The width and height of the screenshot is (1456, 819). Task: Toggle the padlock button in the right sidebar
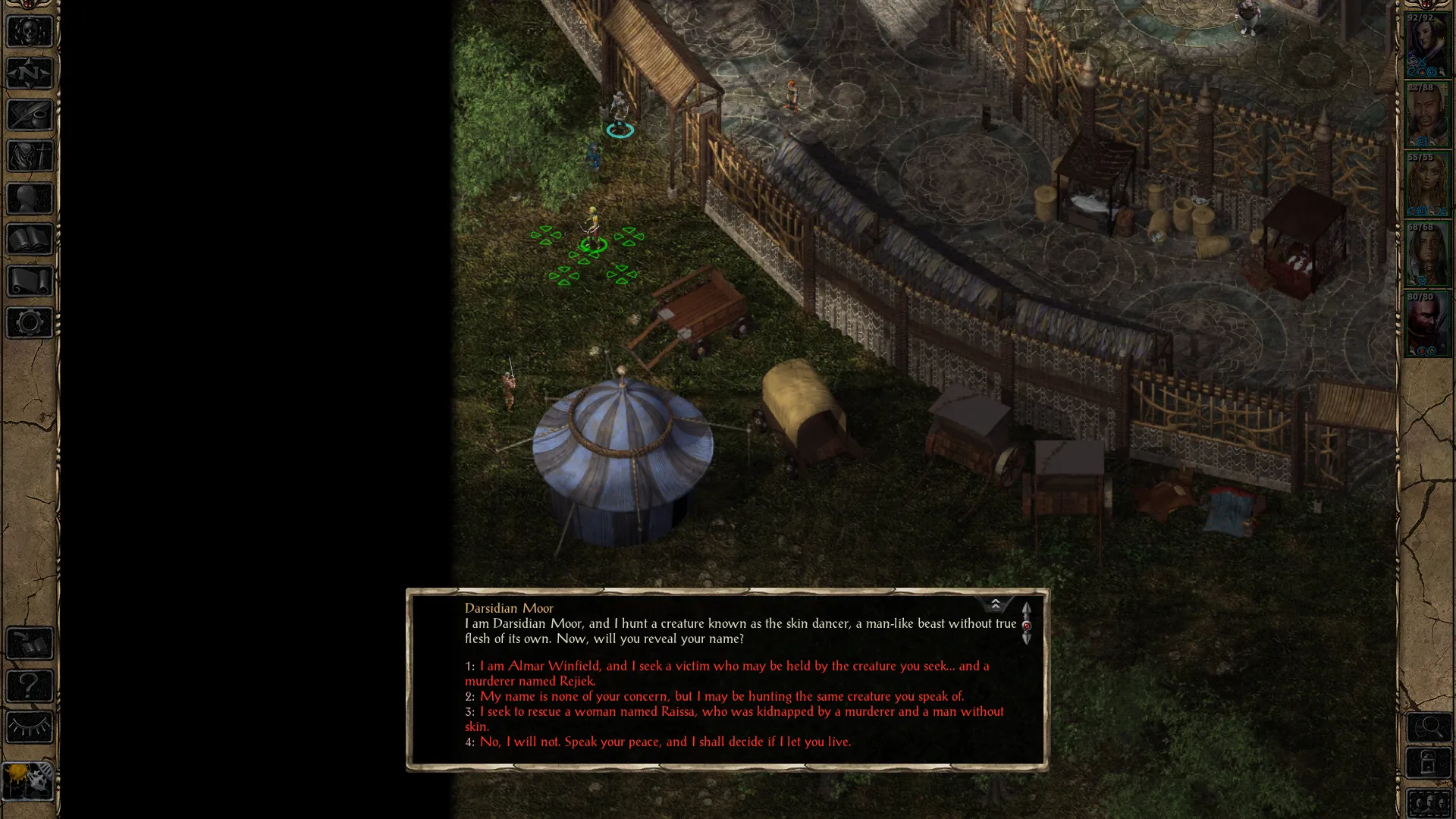point(1429,763)
